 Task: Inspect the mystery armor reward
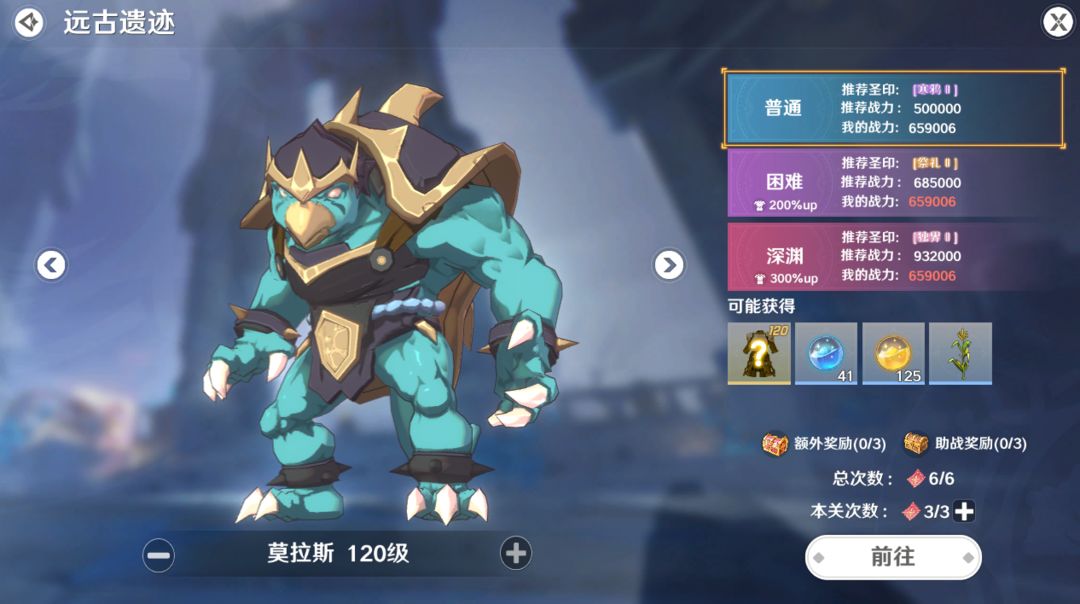click(759, 352)
